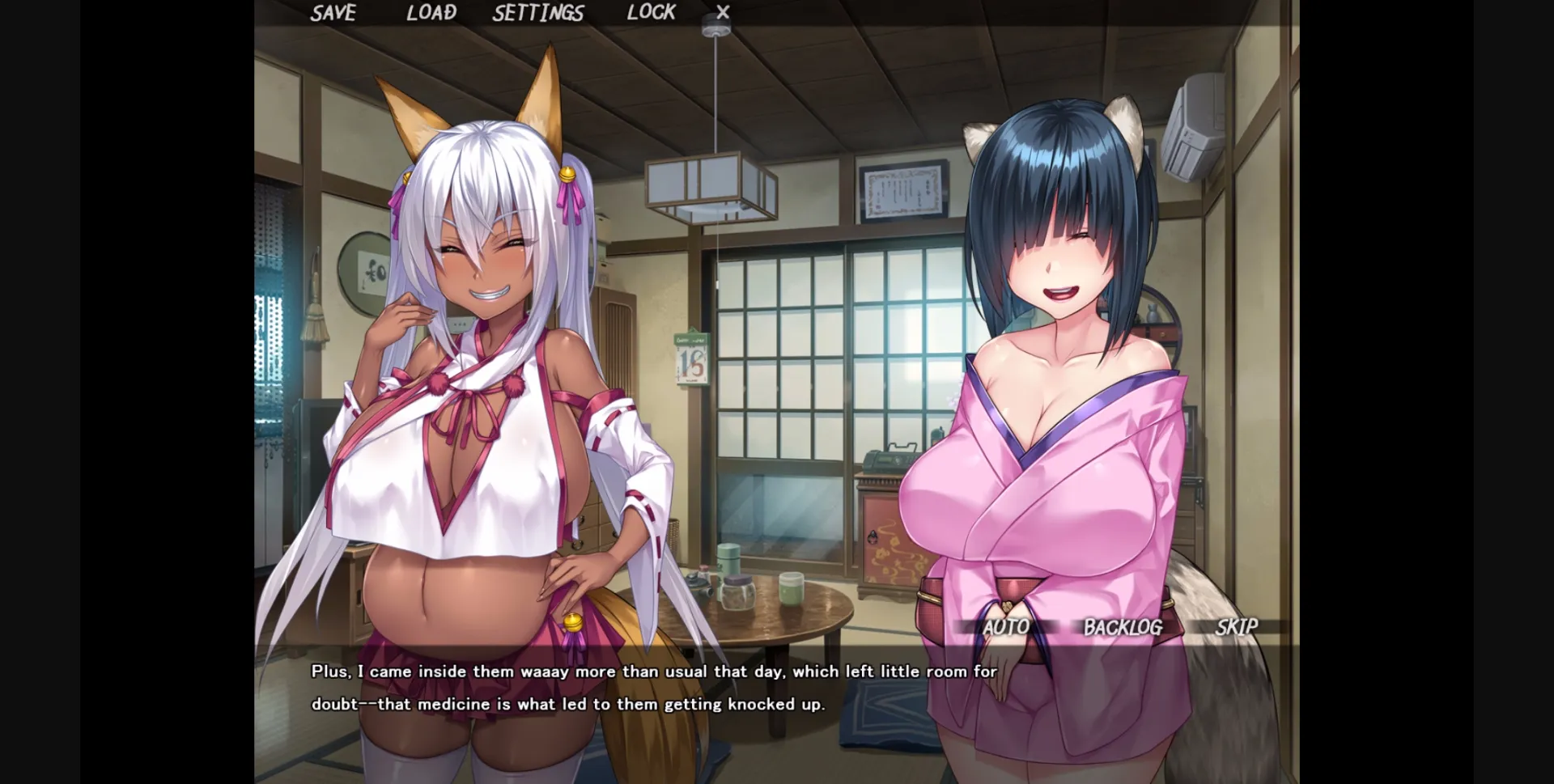Show the dialogue BACKLOG

click(x=1123, y=627)
